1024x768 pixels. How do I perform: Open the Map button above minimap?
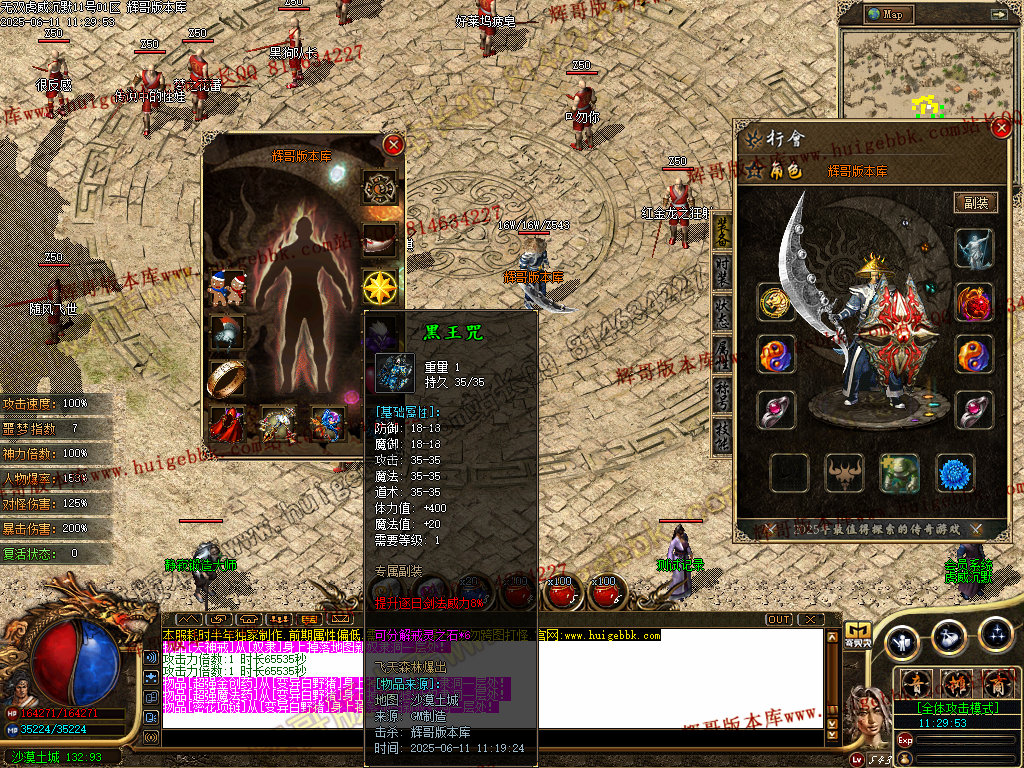(x=886, y=14)
